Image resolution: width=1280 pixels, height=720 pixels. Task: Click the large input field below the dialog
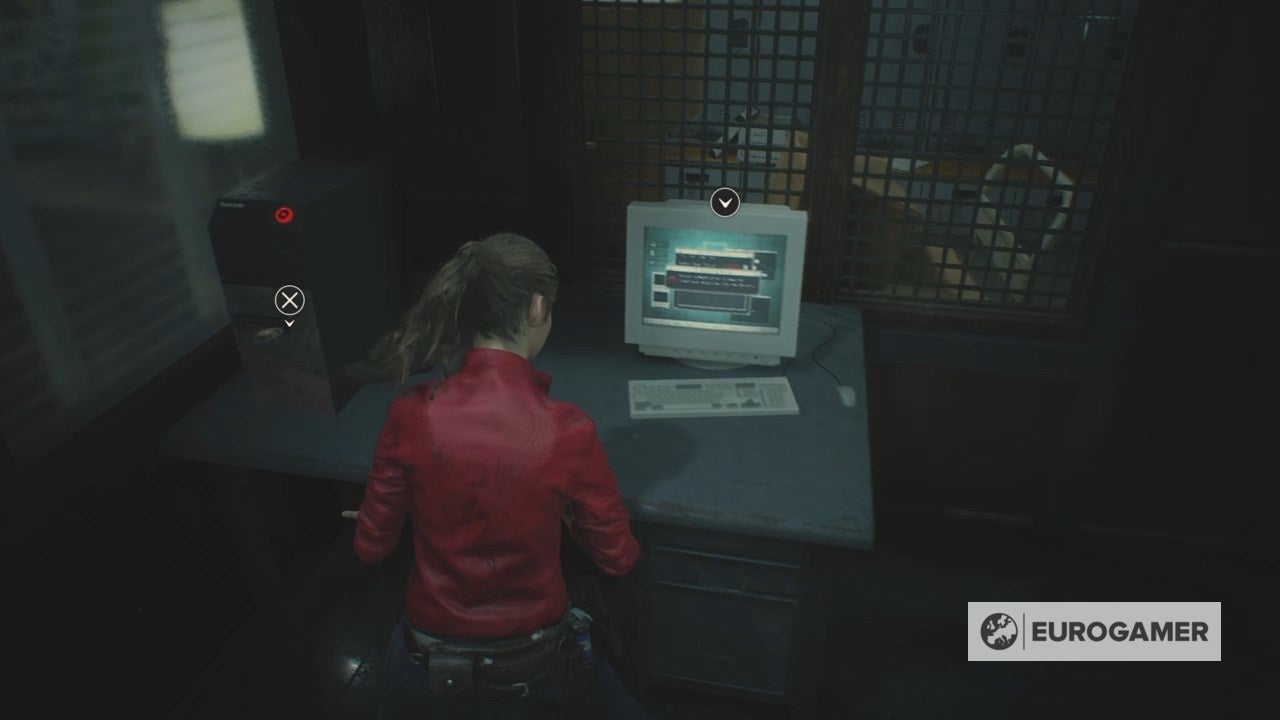point(710,300)
